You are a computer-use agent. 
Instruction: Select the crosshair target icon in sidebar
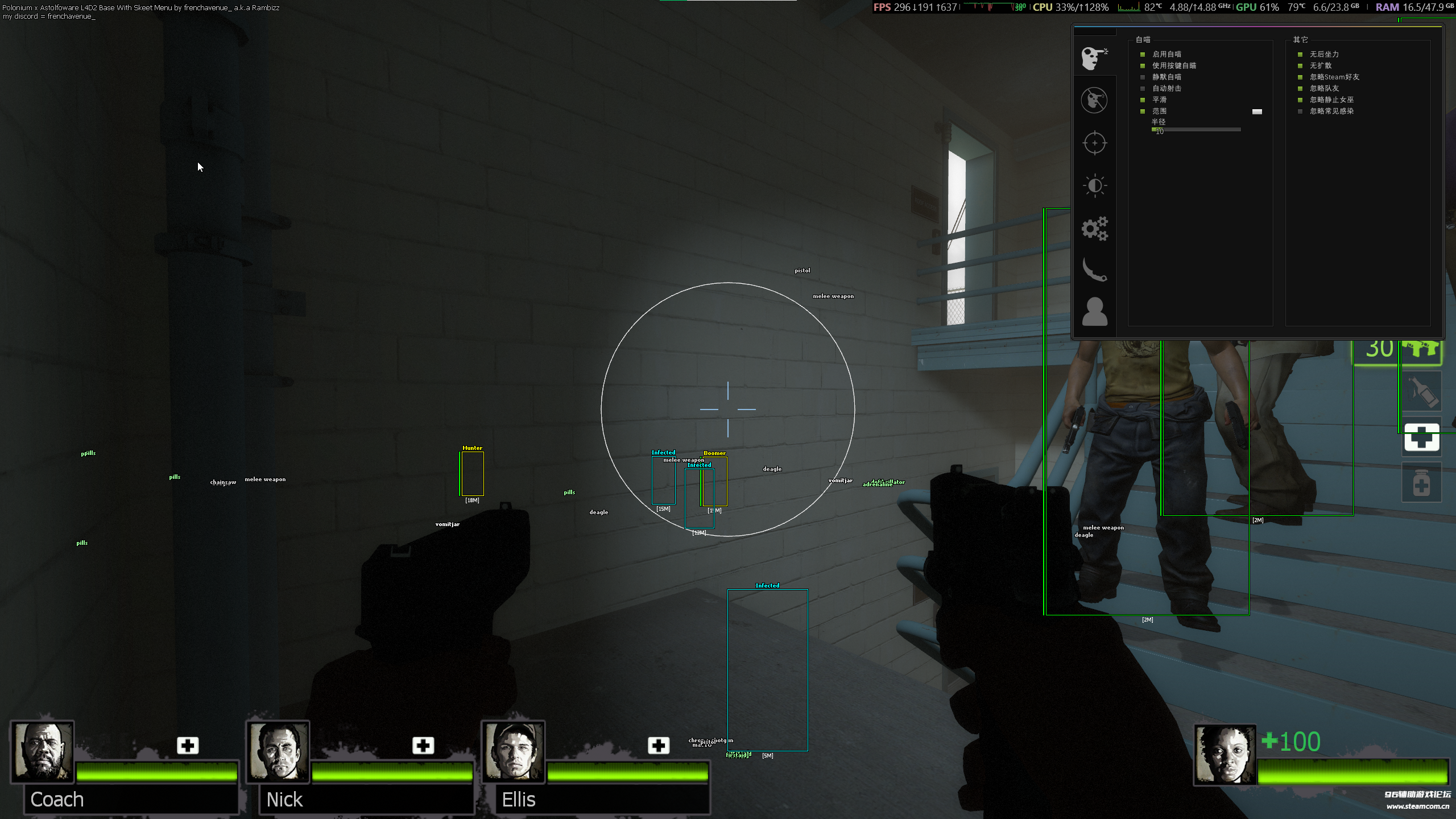[1095, 142]
